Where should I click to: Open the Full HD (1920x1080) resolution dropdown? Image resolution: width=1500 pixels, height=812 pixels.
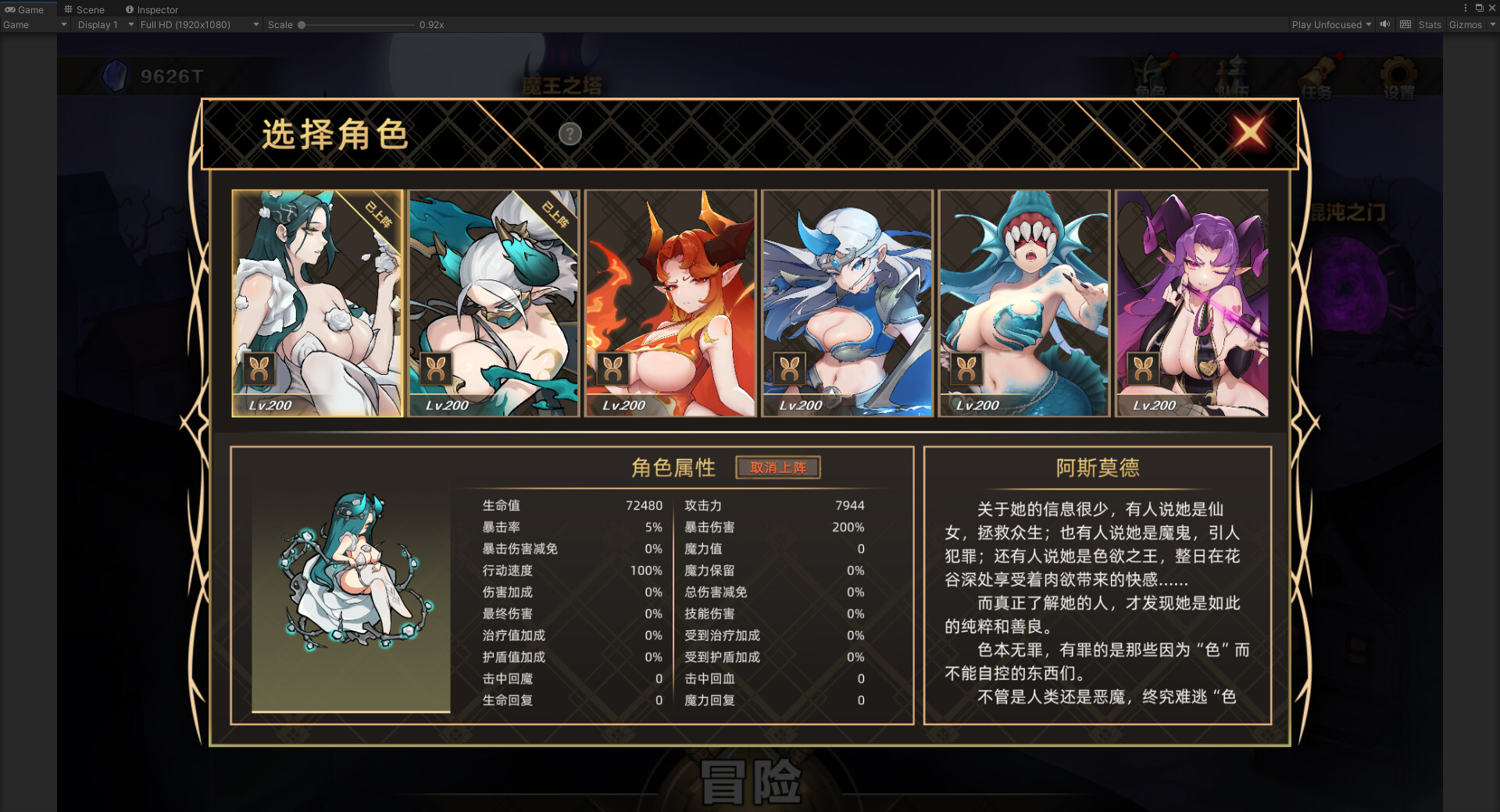coord(197,24)
